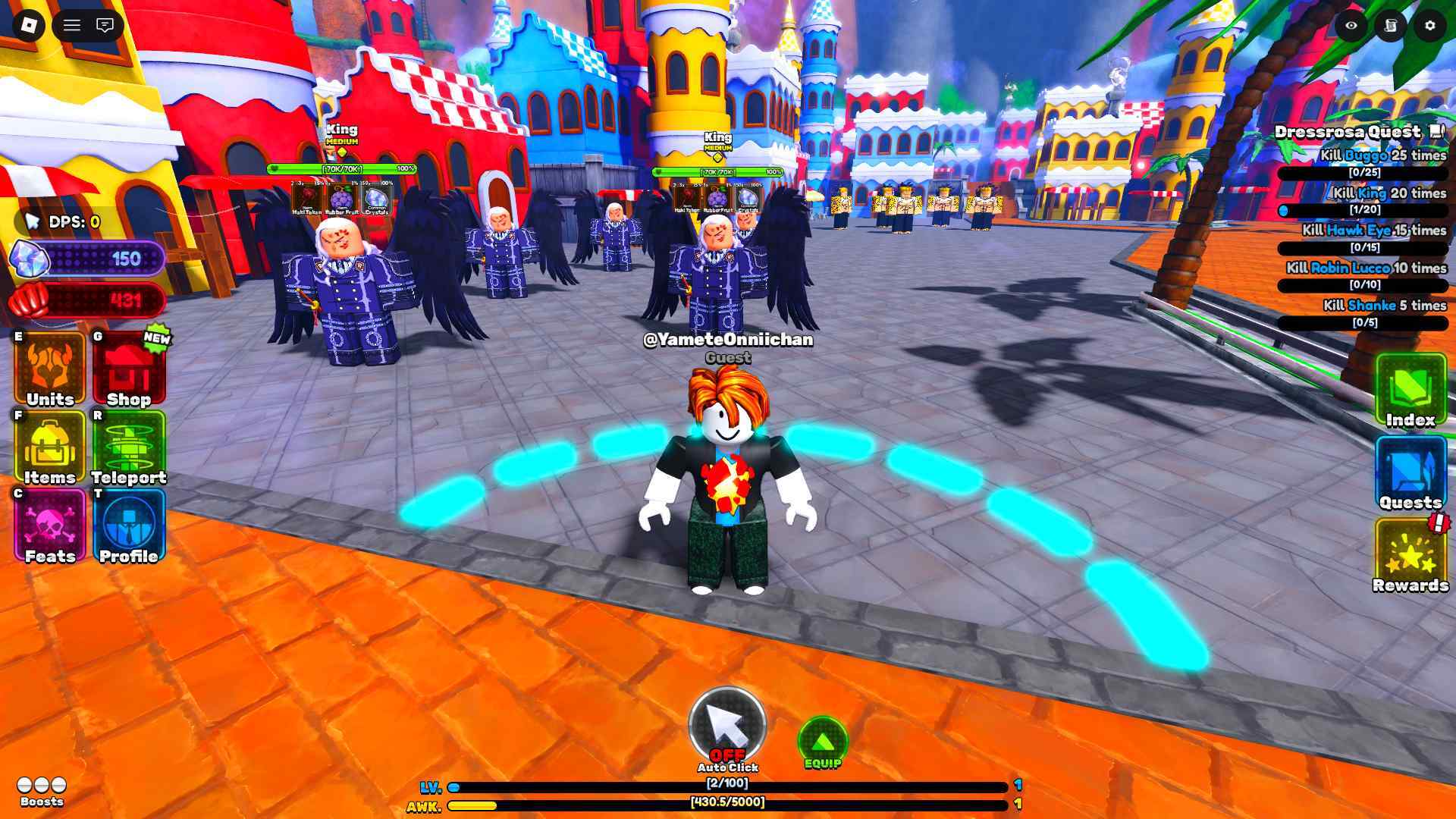Open the Roblox main menu logo
1456x819 pixels.
[29, 26]
